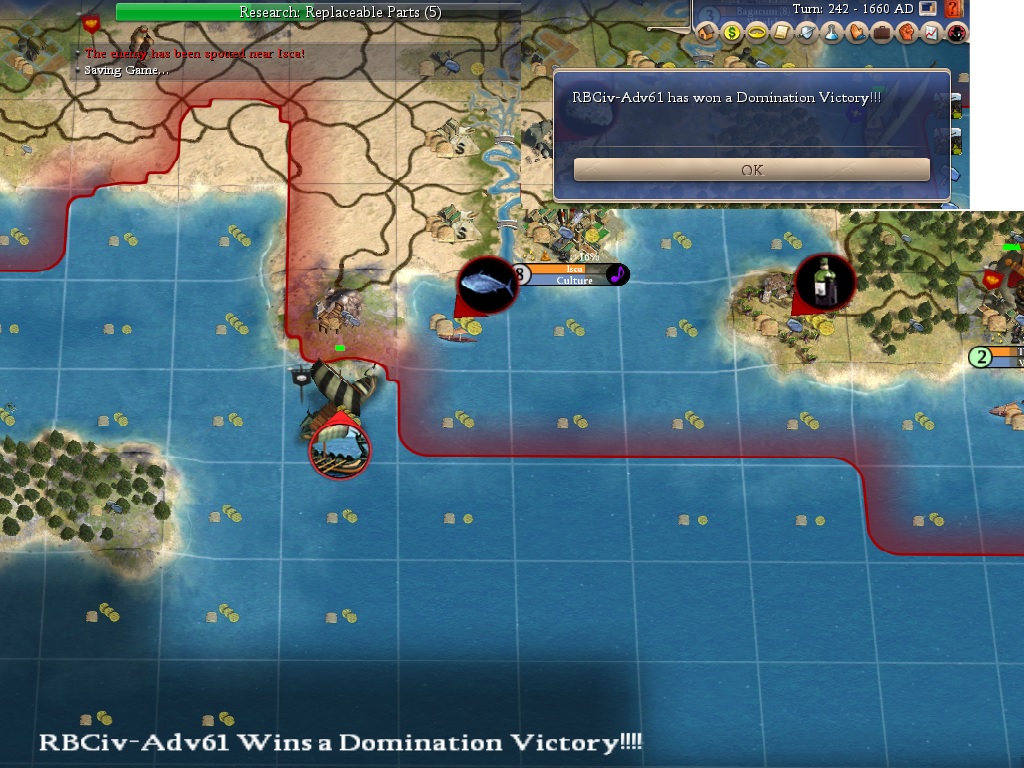The image size is (1024, 768).
Task: Confirm the Domination Victory dialog with OK
Action: pos(752,170)
